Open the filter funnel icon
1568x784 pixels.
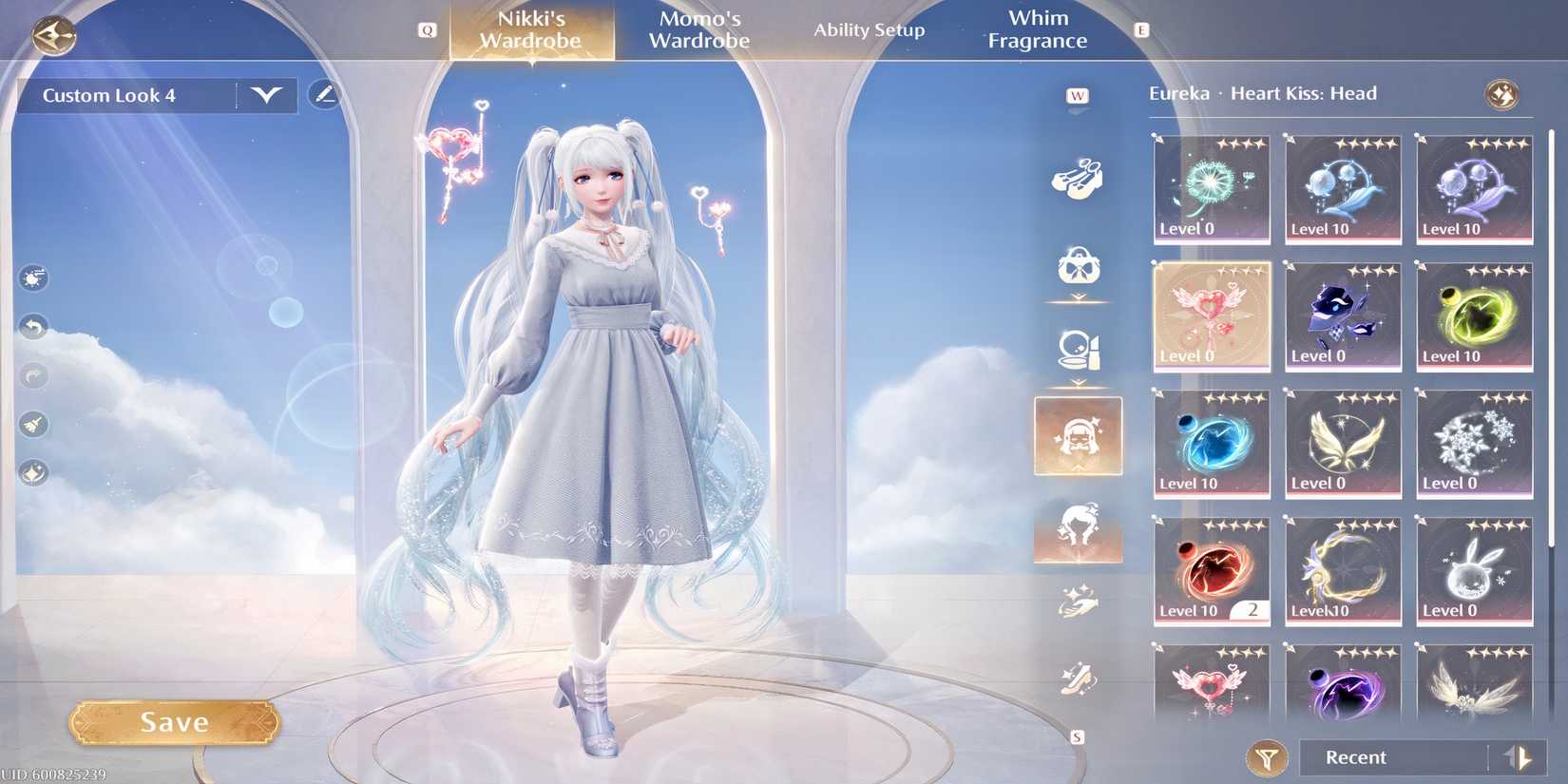pyautogui.click(x=1266, y=758)
